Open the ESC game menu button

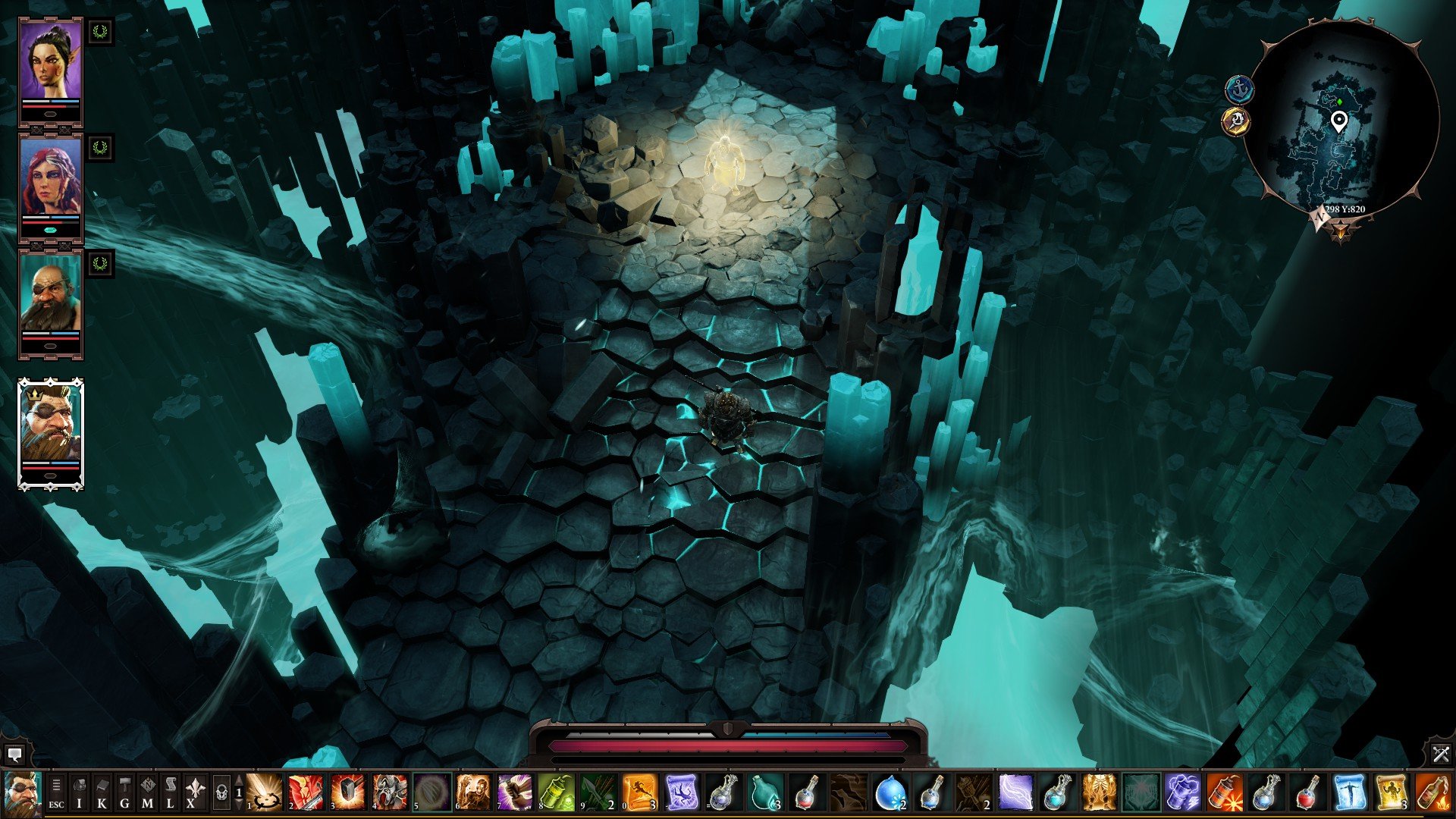click(x=56, y=792)
